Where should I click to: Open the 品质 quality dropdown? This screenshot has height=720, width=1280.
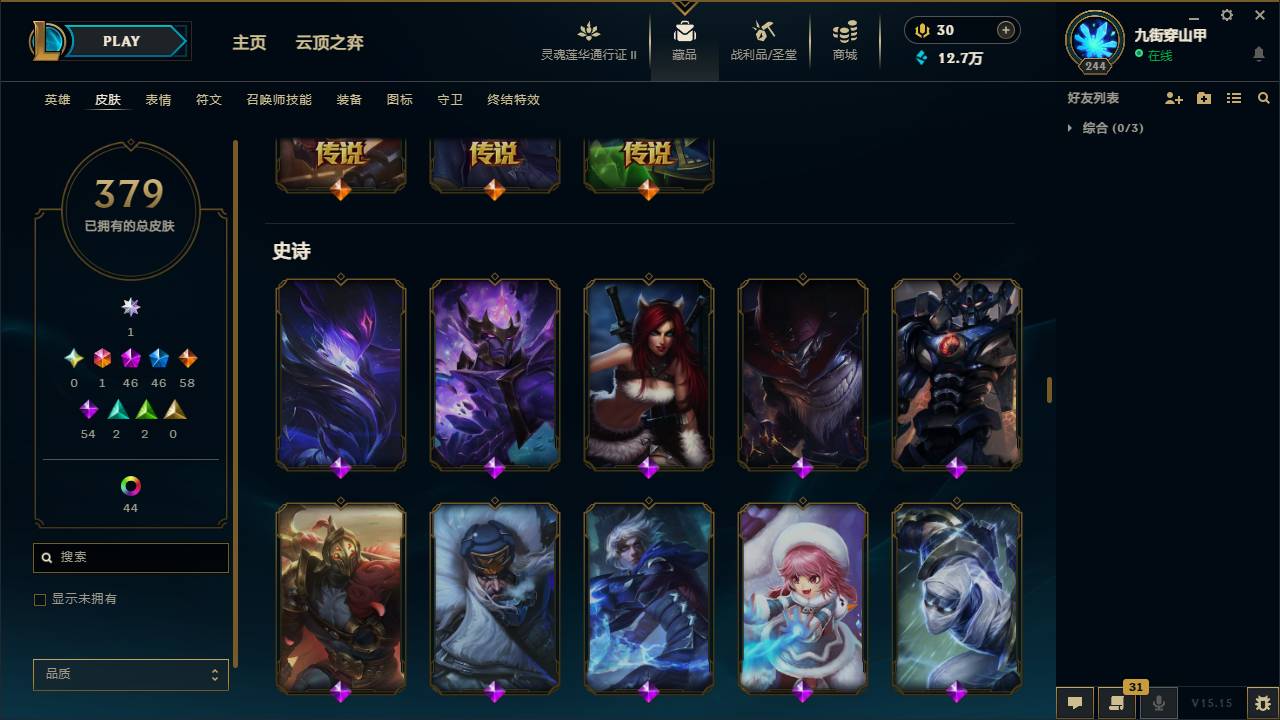point(130,674)
